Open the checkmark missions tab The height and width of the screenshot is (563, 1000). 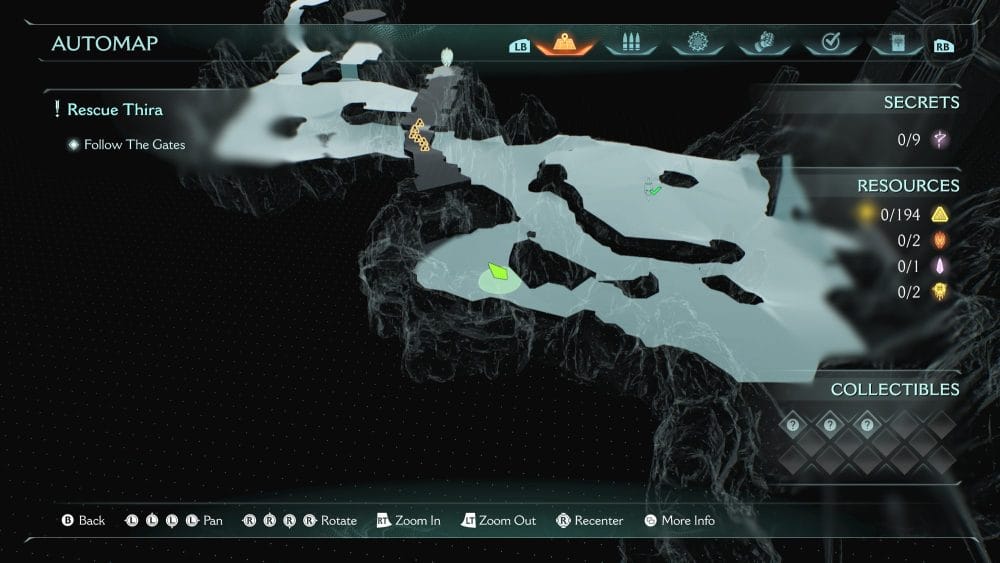(829, 44)
